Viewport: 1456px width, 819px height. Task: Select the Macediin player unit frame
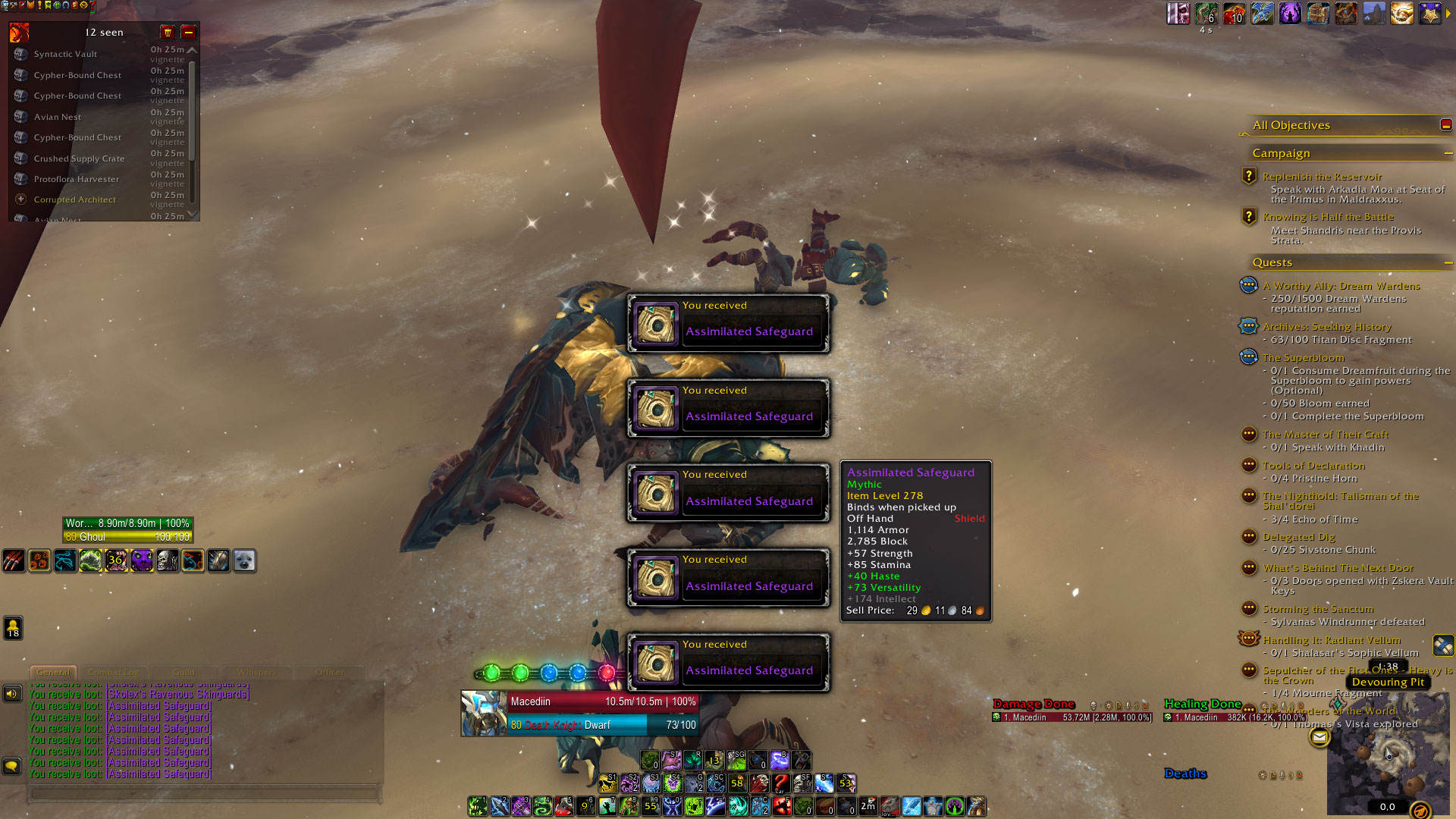pyautogui.click(x=580, y=713)
